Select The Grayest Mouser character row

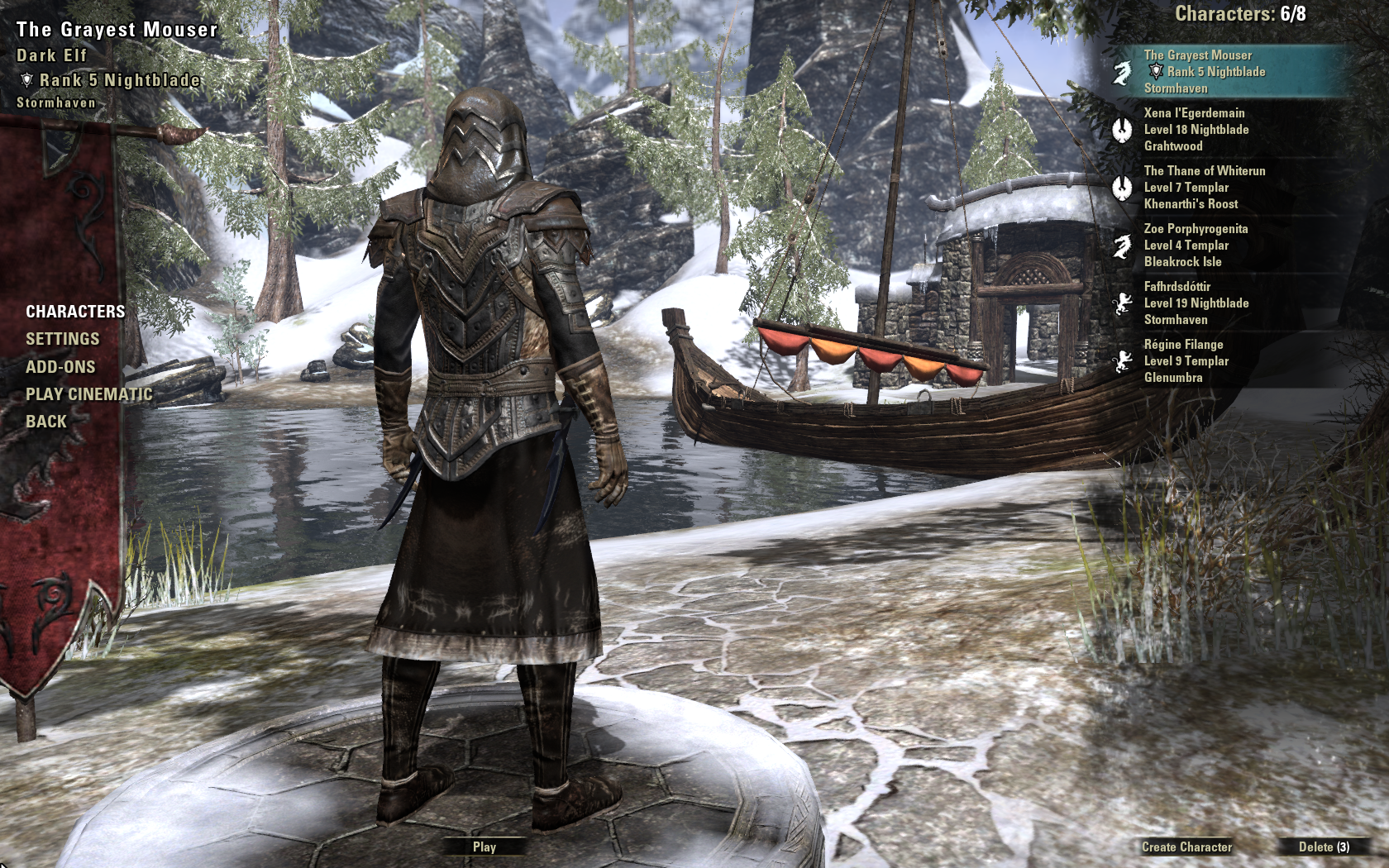(x=1224, y=72)
